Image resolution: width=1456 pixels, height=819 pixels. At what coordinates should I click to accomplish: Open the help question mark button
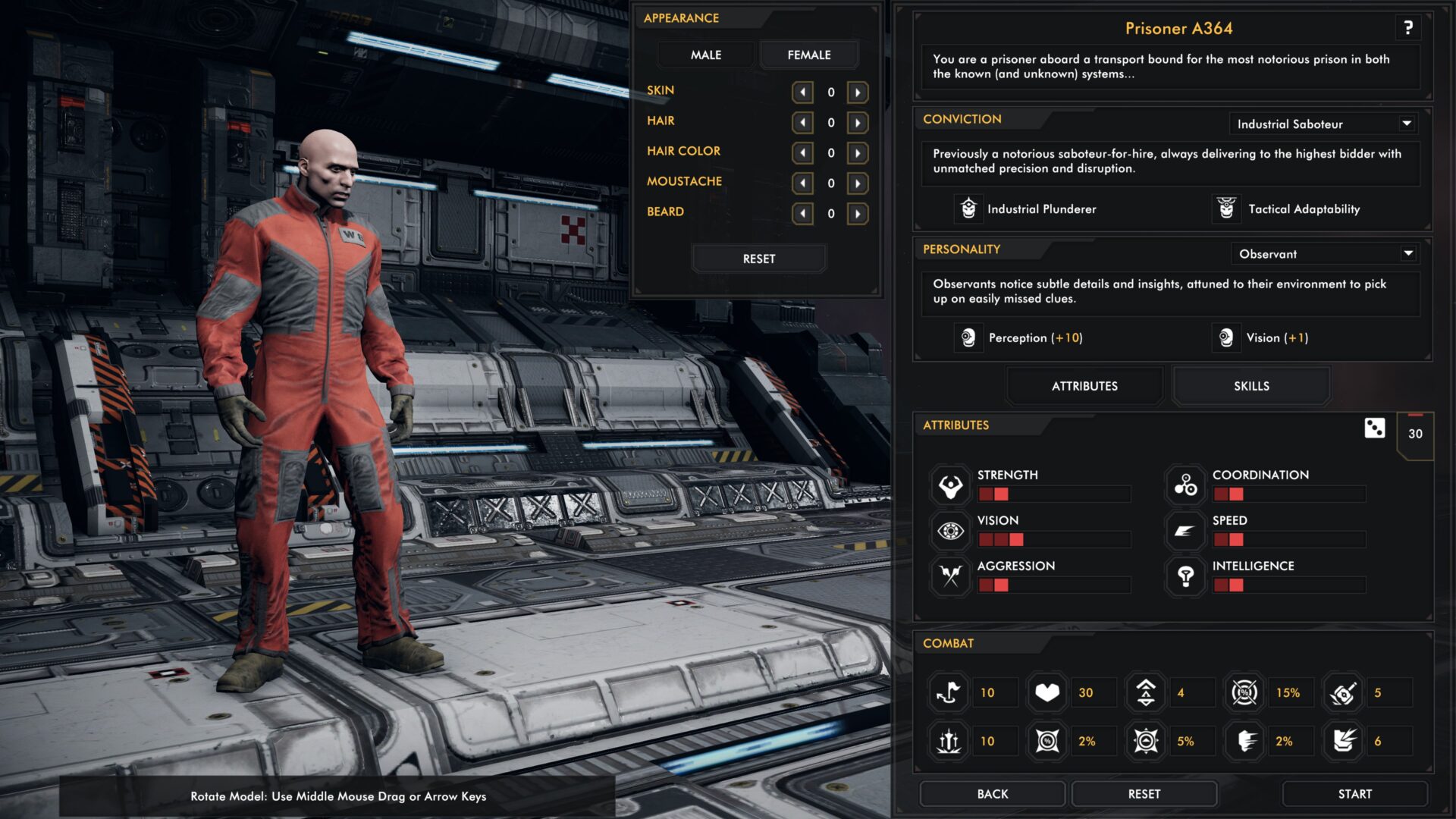coord(1407,29)
